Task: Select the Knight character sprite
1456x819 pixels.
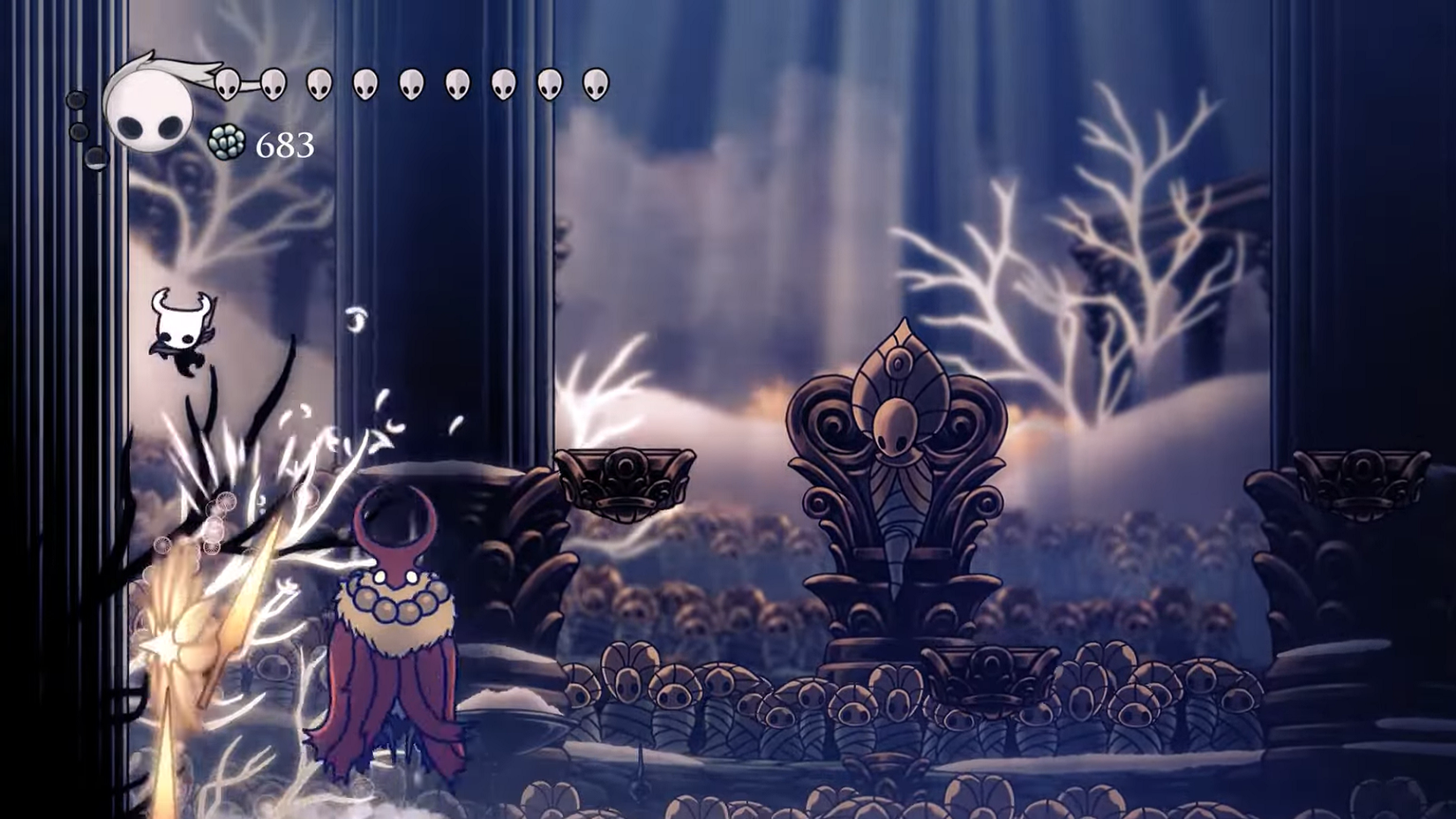Action: 180,331
